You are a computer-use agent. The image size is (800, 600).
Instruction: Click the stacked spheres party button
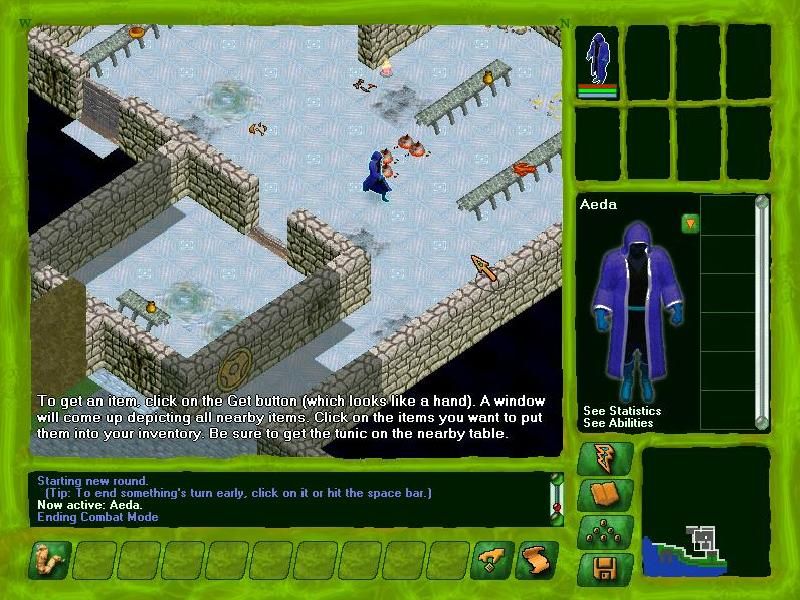pyautogui.click(x=607, y=533)
